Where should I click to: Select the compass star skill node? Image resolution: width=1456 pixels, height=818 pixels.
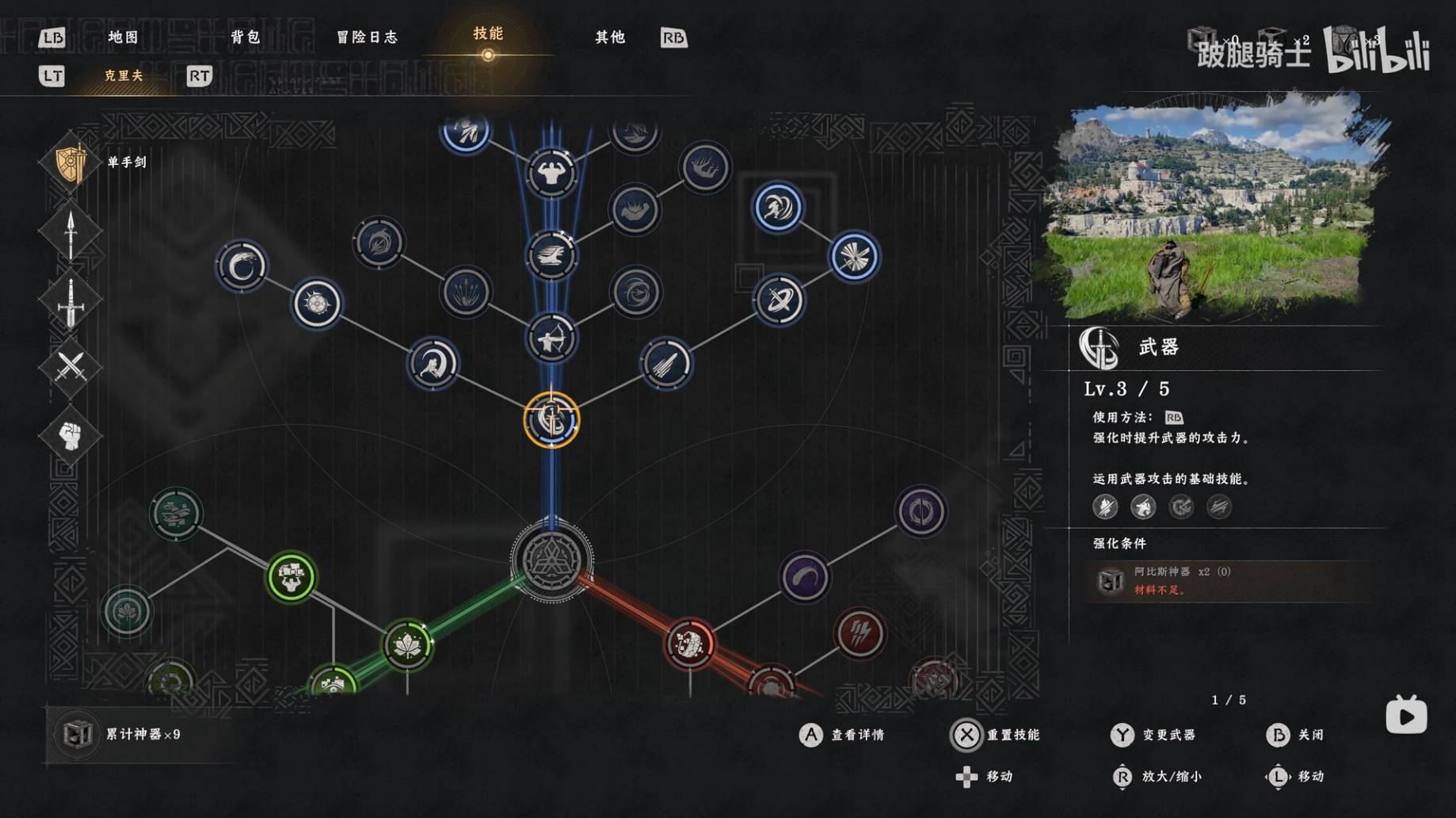coord(317,303)
